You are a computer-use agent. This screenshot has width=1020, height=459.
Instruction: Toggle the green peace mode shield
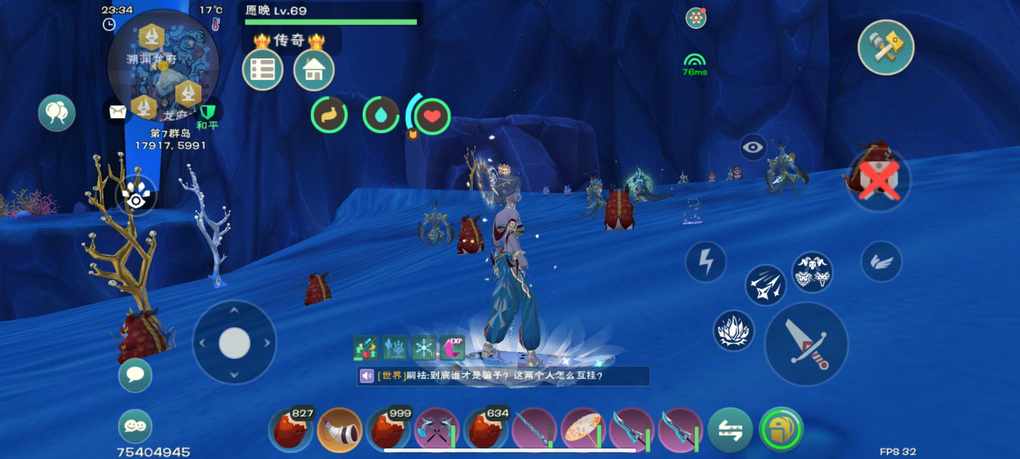click(208, 113)
